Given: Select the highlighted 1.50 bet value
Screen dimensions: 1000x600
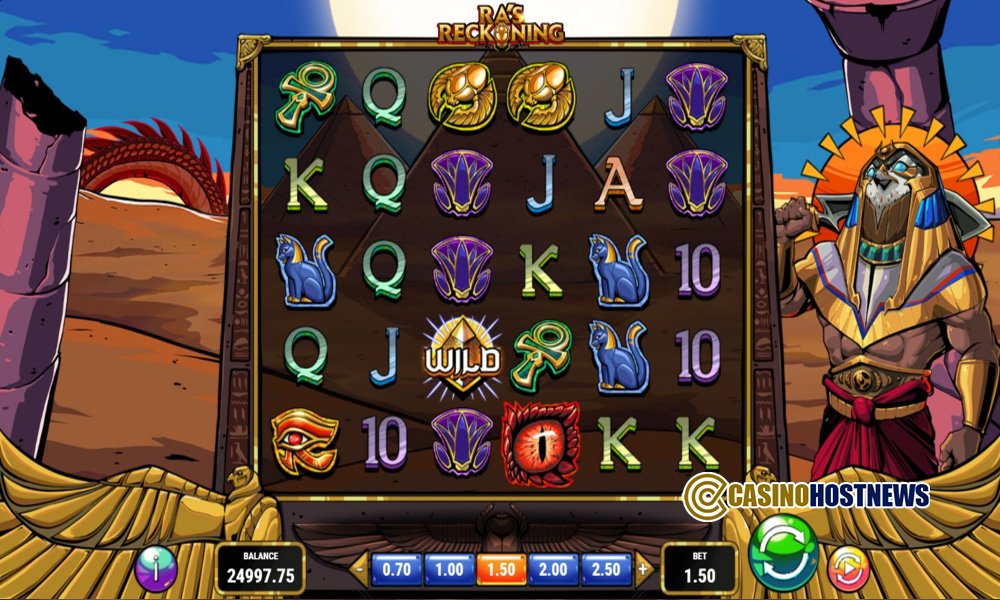Looking at the screenshot, I should (501, 569).
